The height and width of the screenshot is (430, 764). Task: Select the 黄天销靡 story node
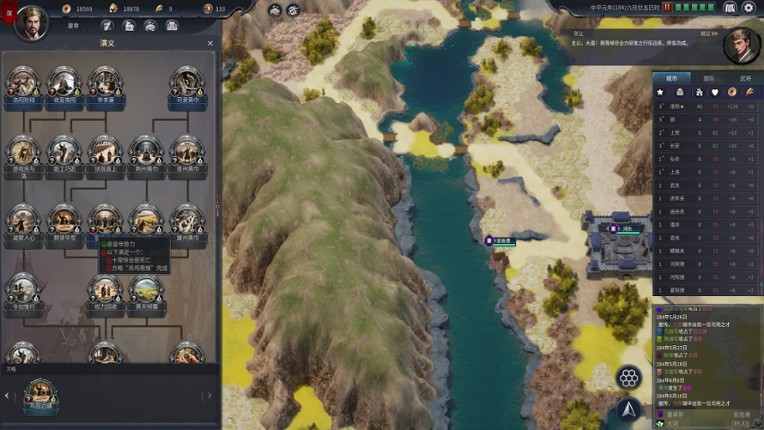pos(146,291)
